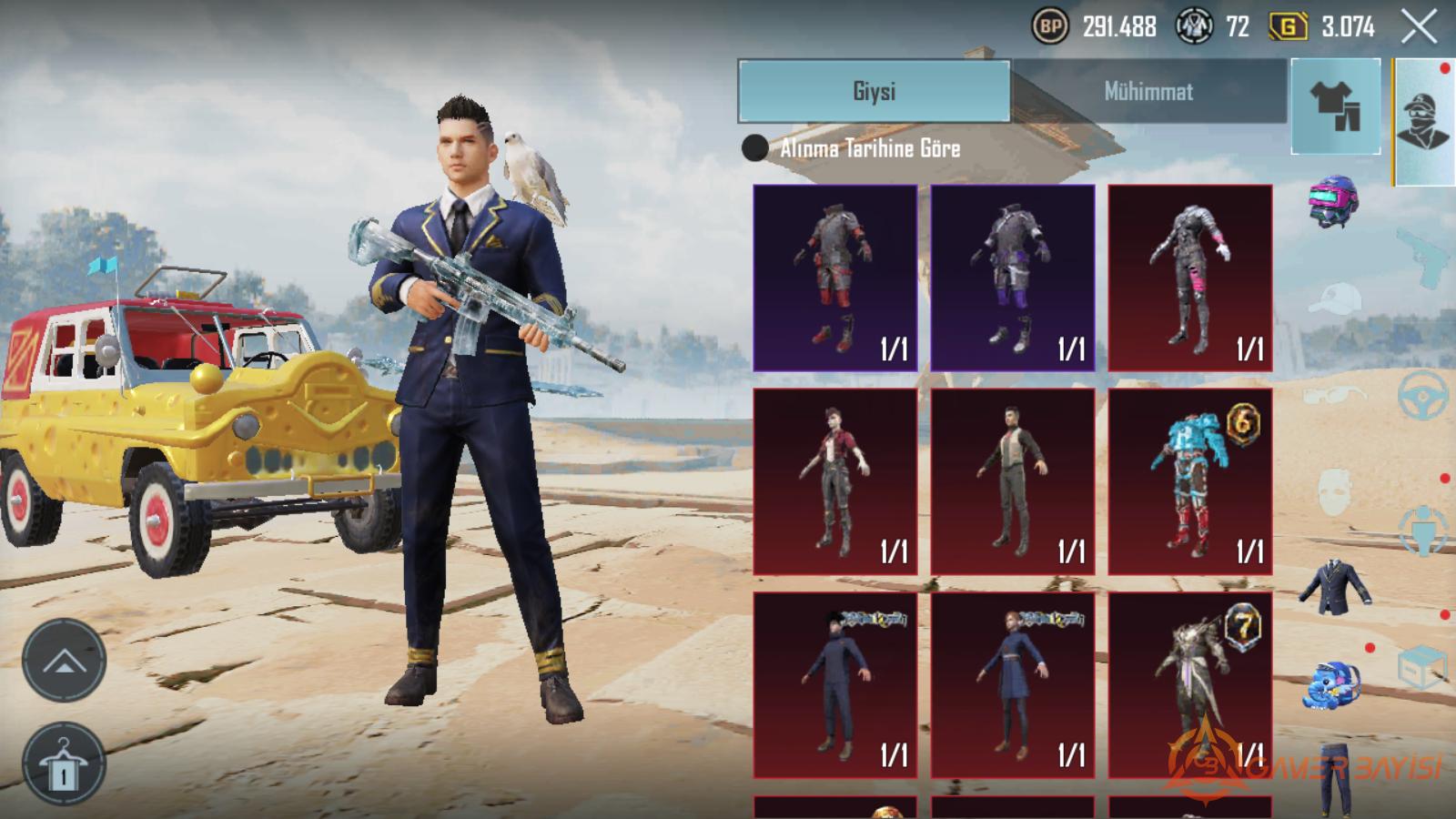
Task: Switch to the Giysi tab
Action: click(874, 91)
